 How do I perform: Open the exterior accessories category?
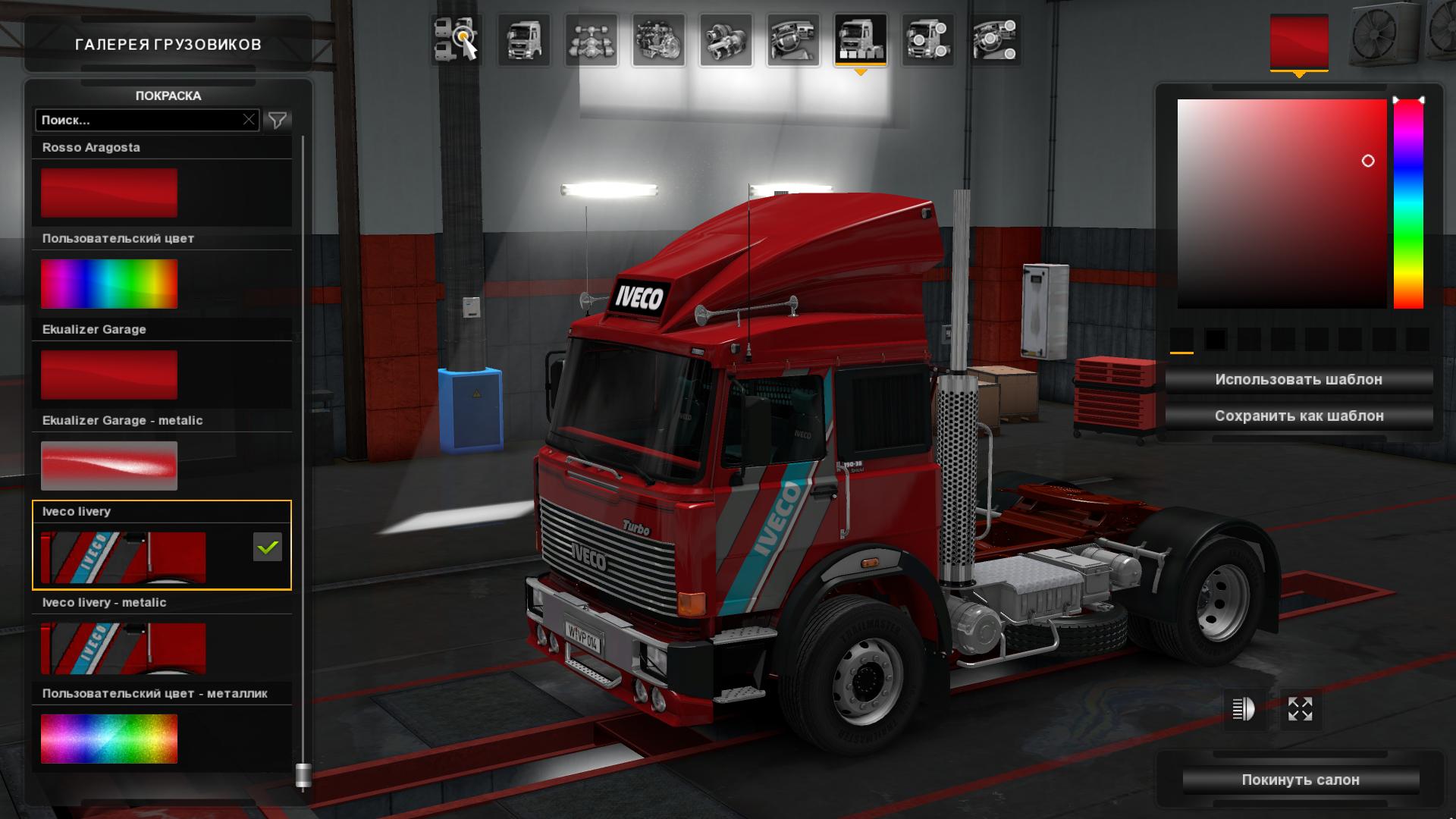pyautogui.click(x=927, y=40)
